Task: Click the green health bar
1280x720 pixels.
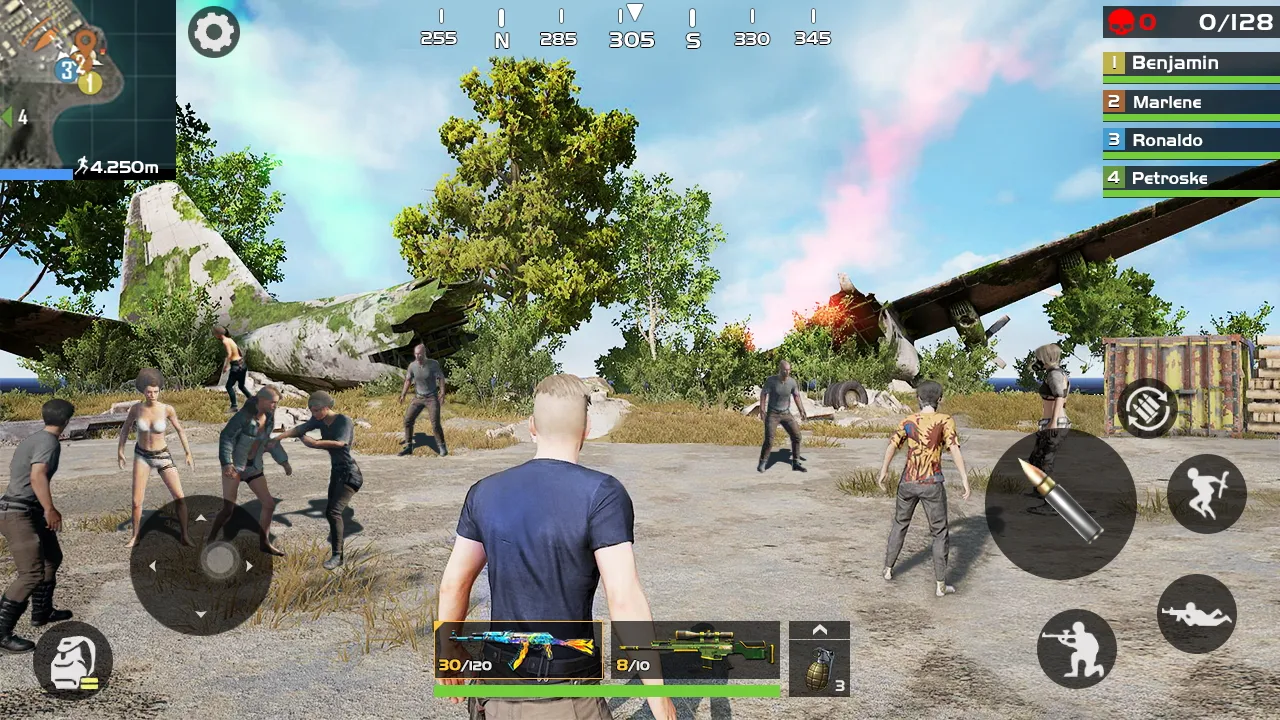Action: tap(606, 690)
